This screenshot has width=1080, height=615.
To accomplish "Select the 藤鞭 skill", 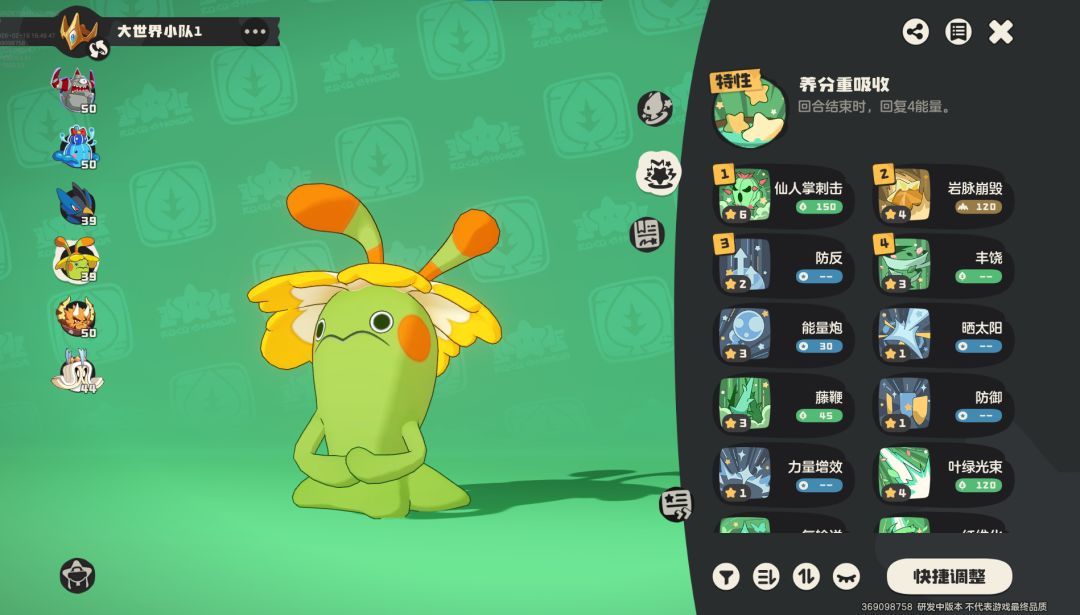I will [x=783, y=405].
